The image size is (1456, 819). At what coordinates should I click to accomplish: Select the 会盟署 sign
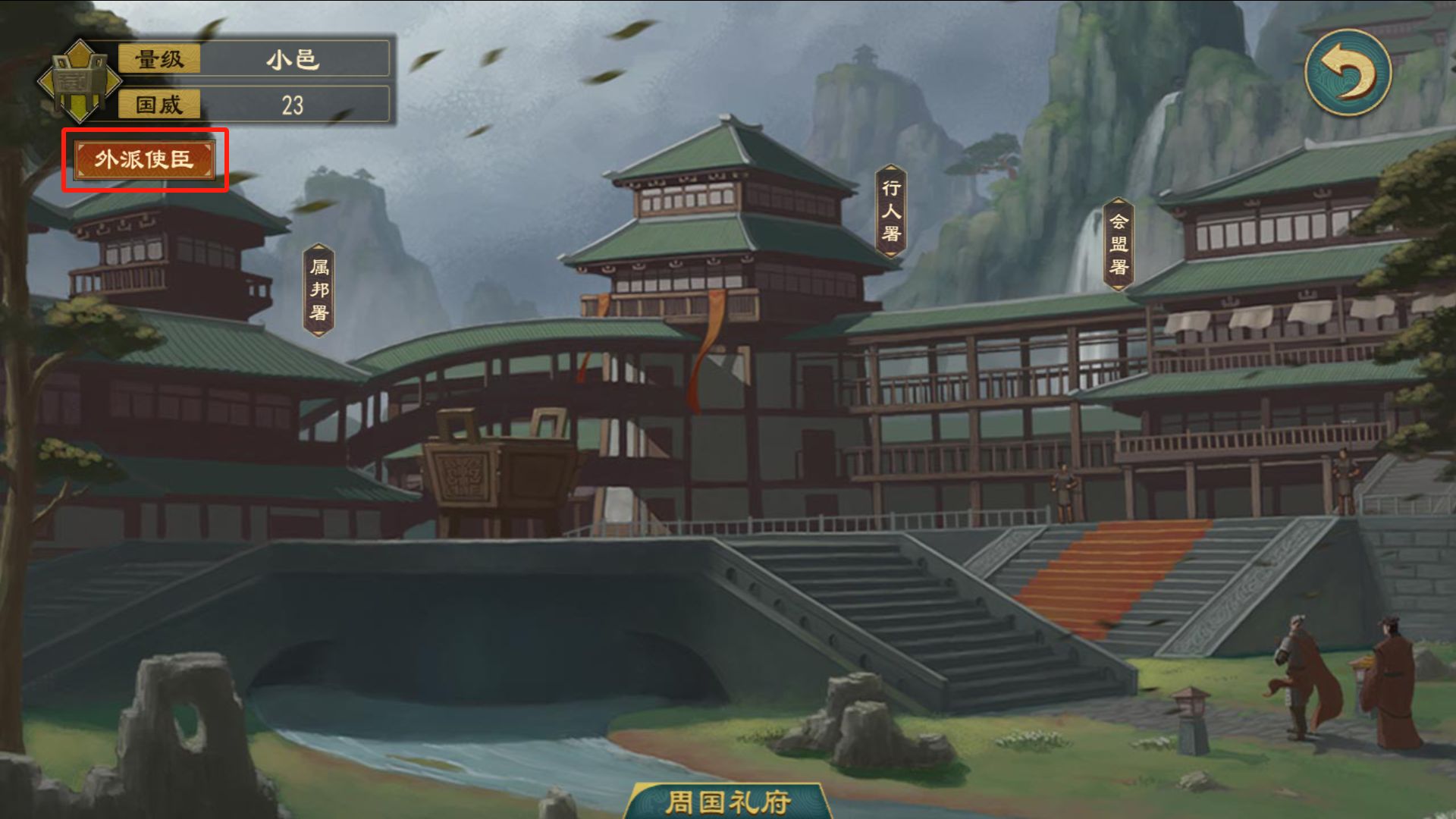click(1119, 244)
